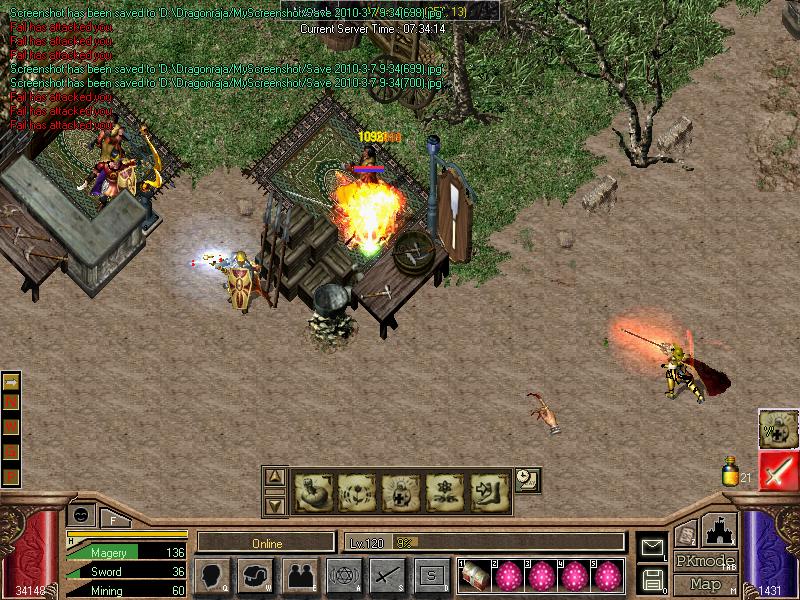This screenshot has width=800, height=600.
Task: Cast the arrow and foot spell scroll
Action: (x=491, y=491)
